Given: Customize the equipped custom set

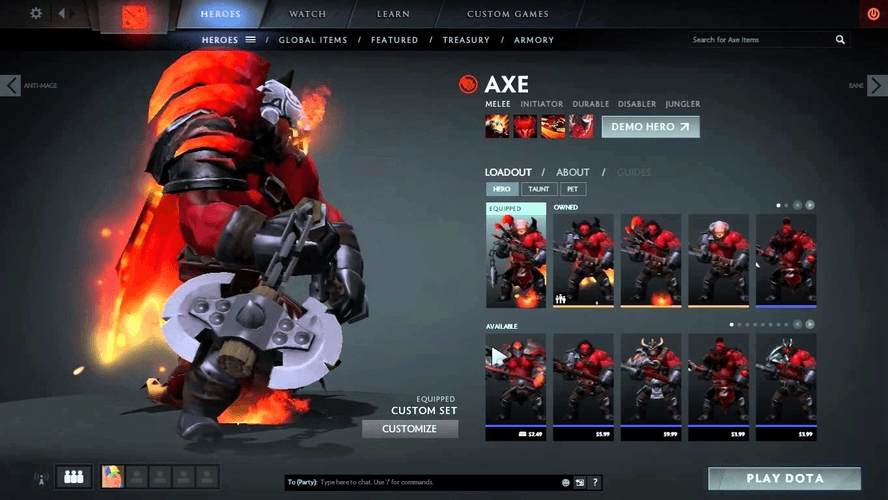Looking at the screenshot, I should coord(410,429).
